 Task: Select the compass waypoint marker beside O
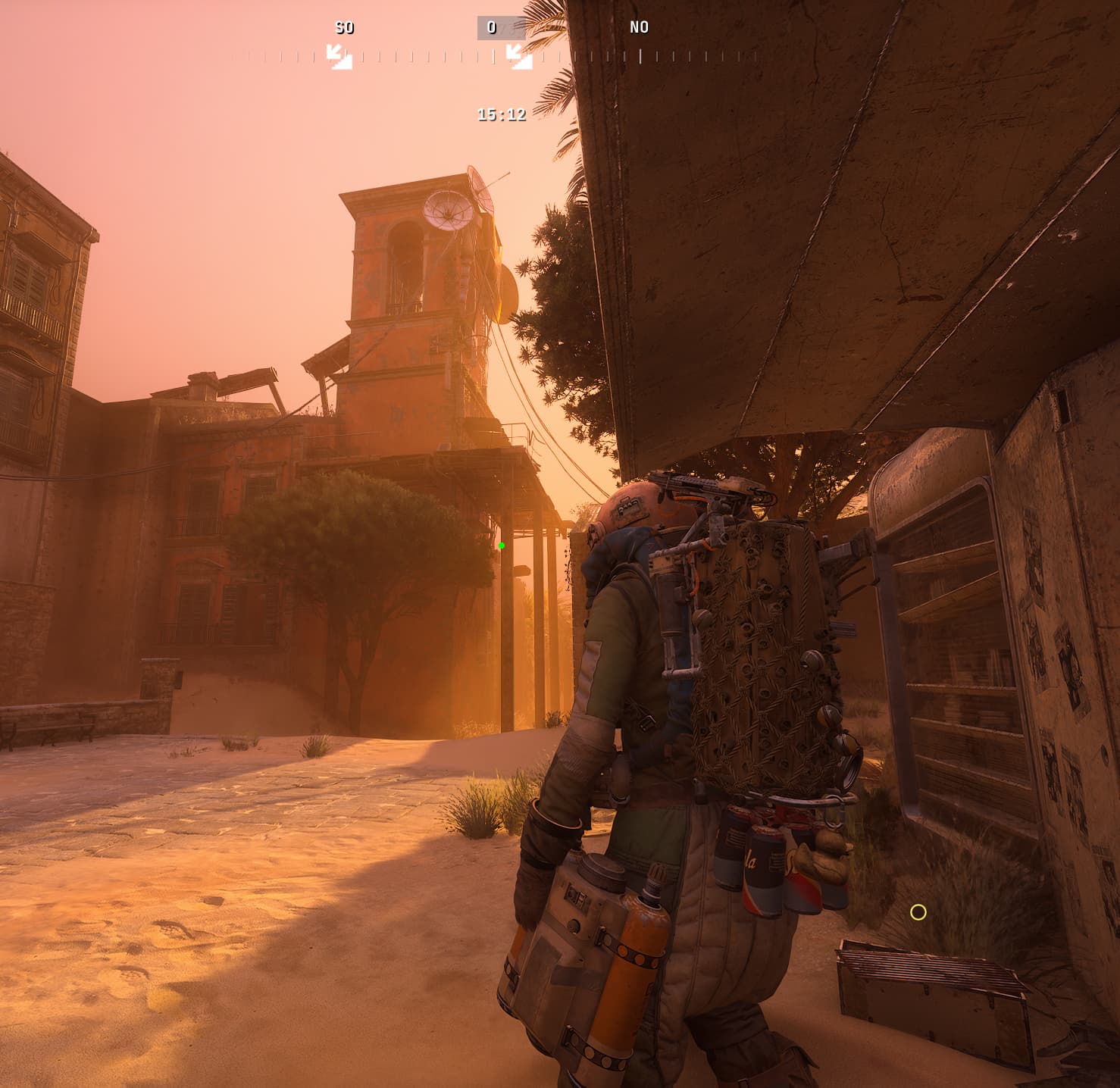[519, 56]
